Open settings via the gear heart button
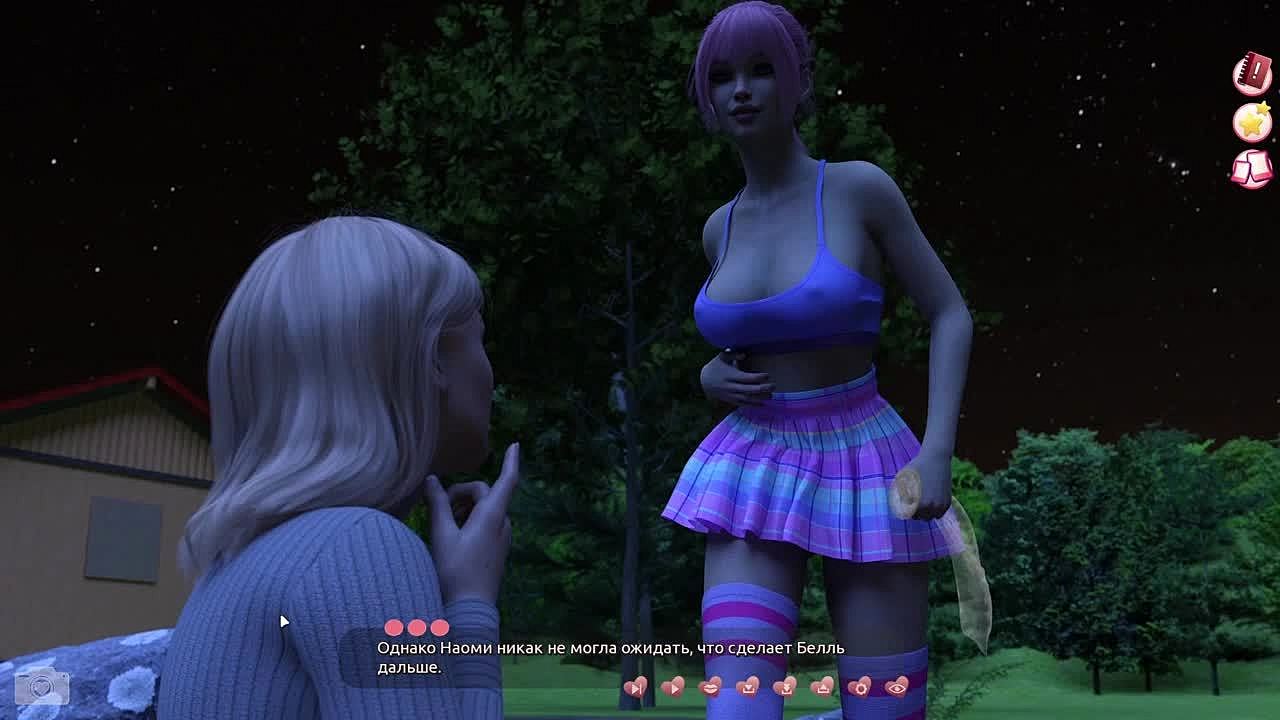1280x720 pixels. click(859, 687)
